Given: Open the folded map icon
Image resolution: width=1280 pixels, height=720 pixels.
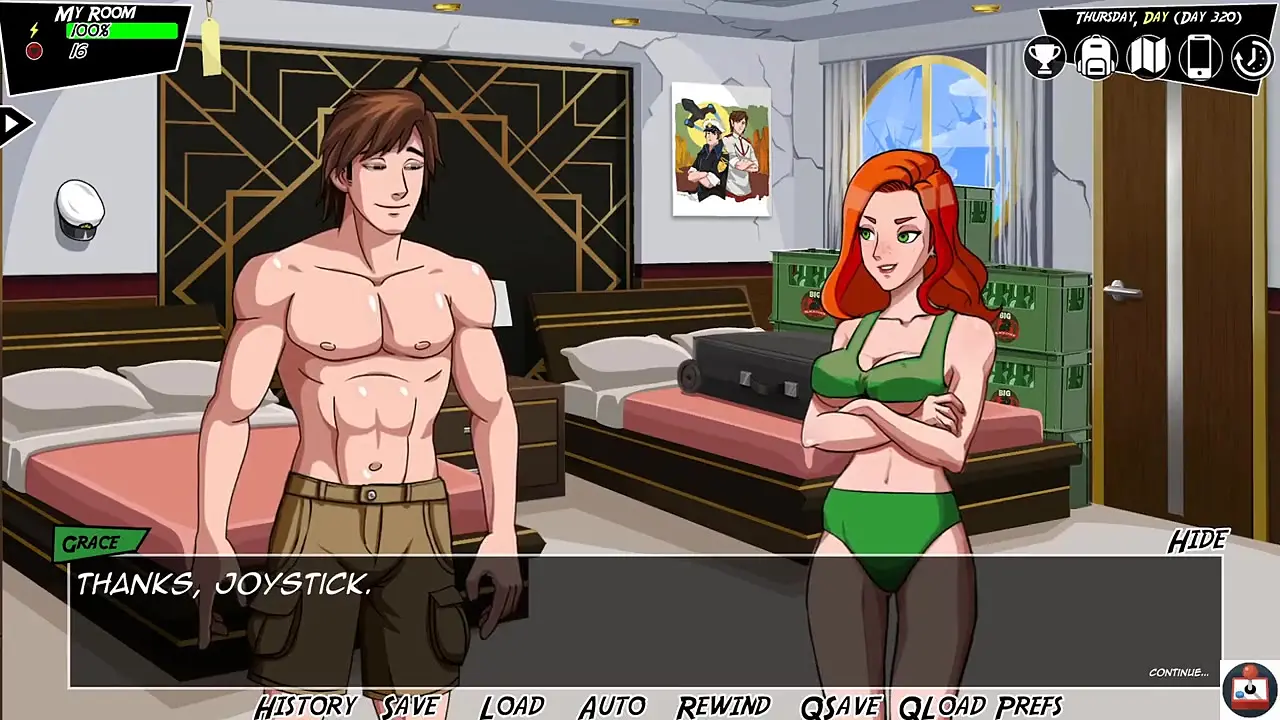Looking at the screenshot, I should [1148, 57].
